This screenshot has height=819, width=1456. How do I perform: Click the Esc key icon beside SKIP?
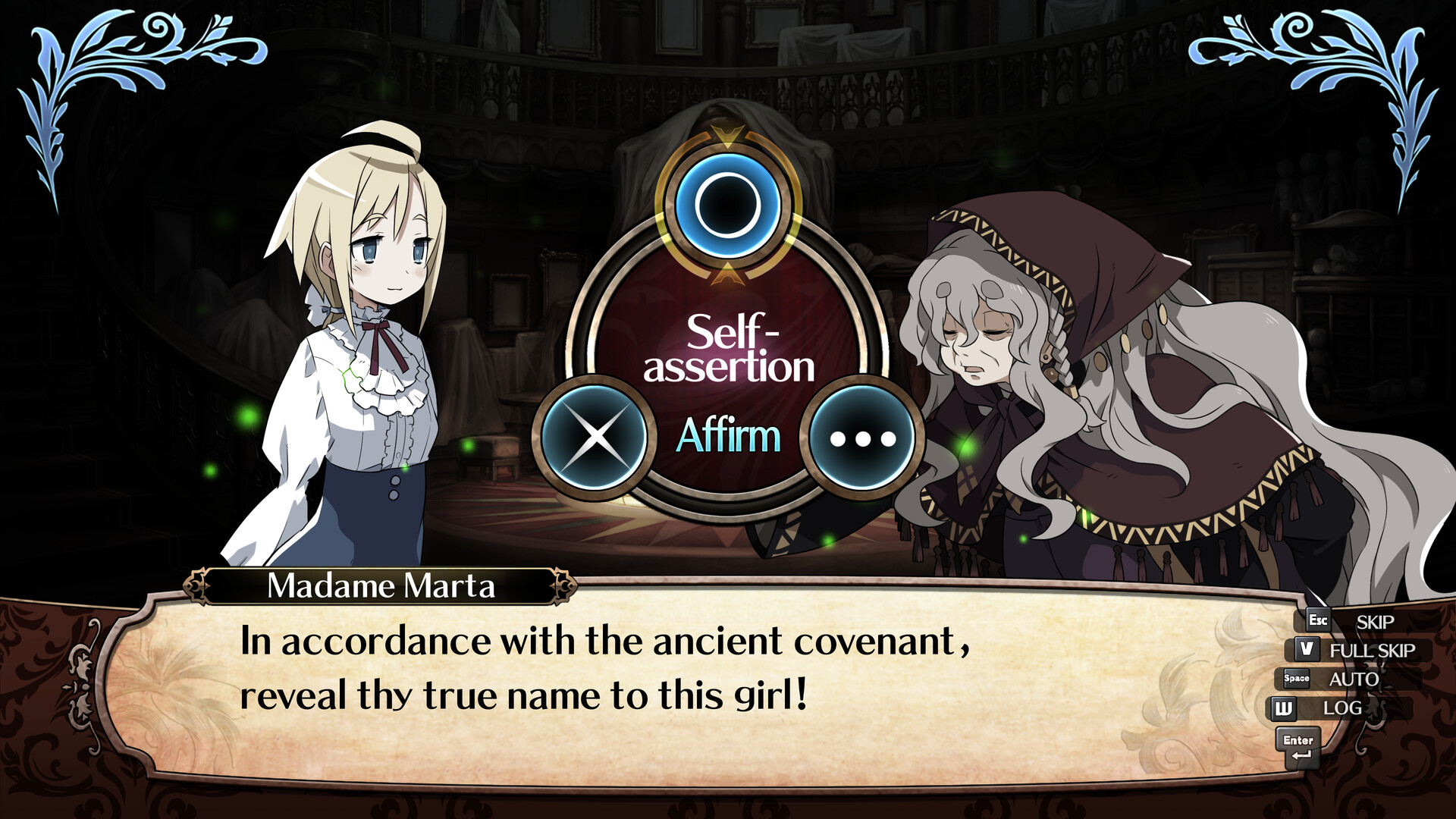point(1317,620)
